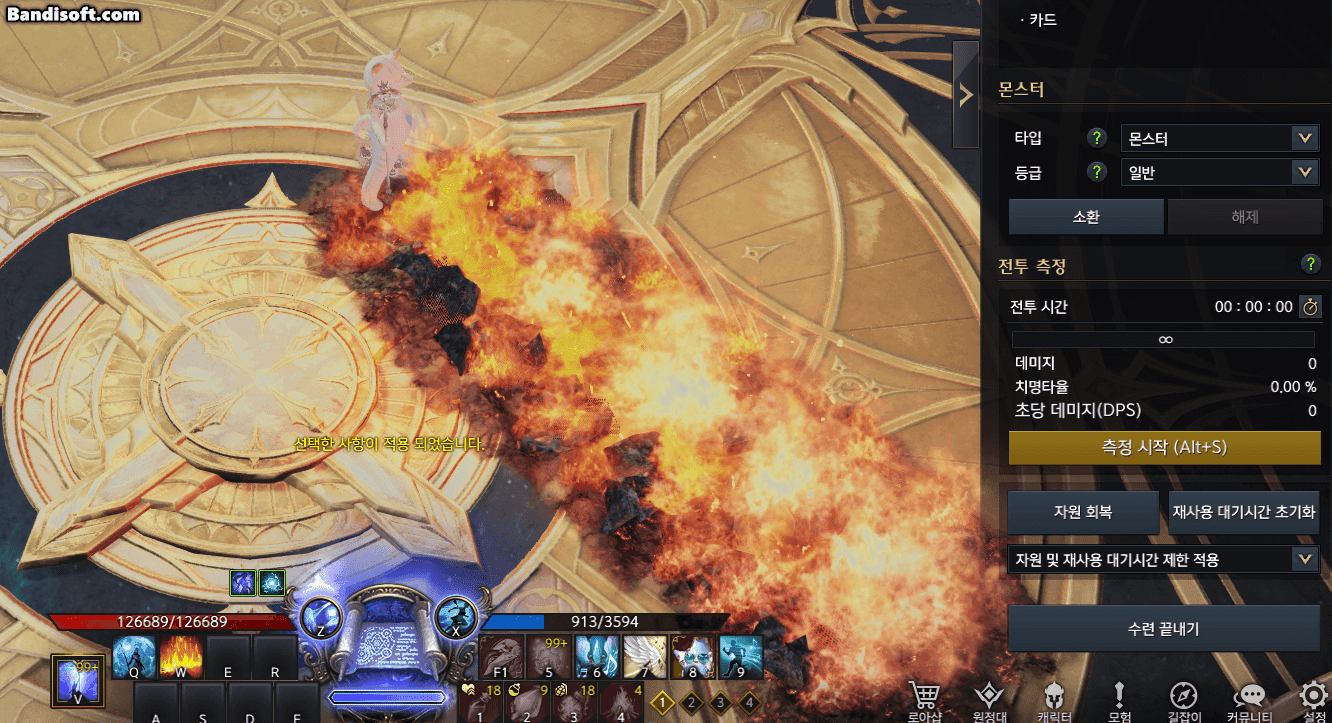Activate the flame skill on W
Viewport: 1332px width, 723px height.
(181, 656)
